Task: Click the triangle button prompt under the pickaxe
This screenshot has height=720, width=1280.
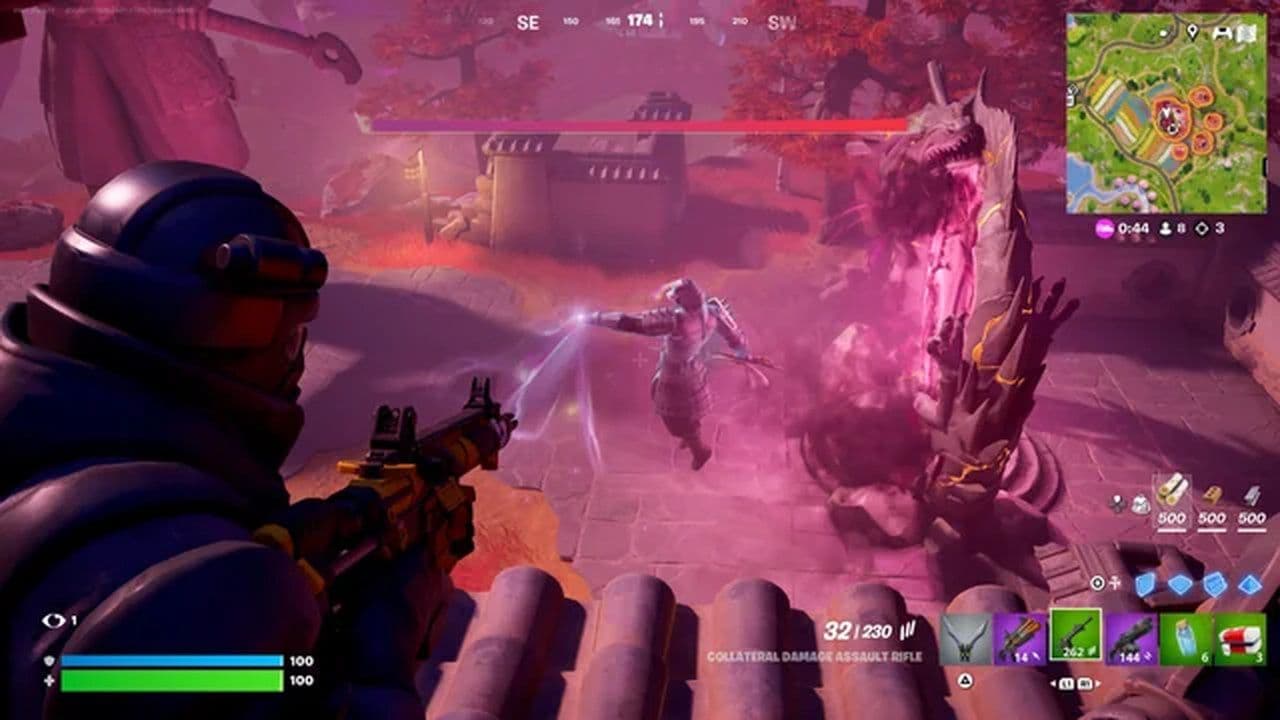Action: coord(966,680)
